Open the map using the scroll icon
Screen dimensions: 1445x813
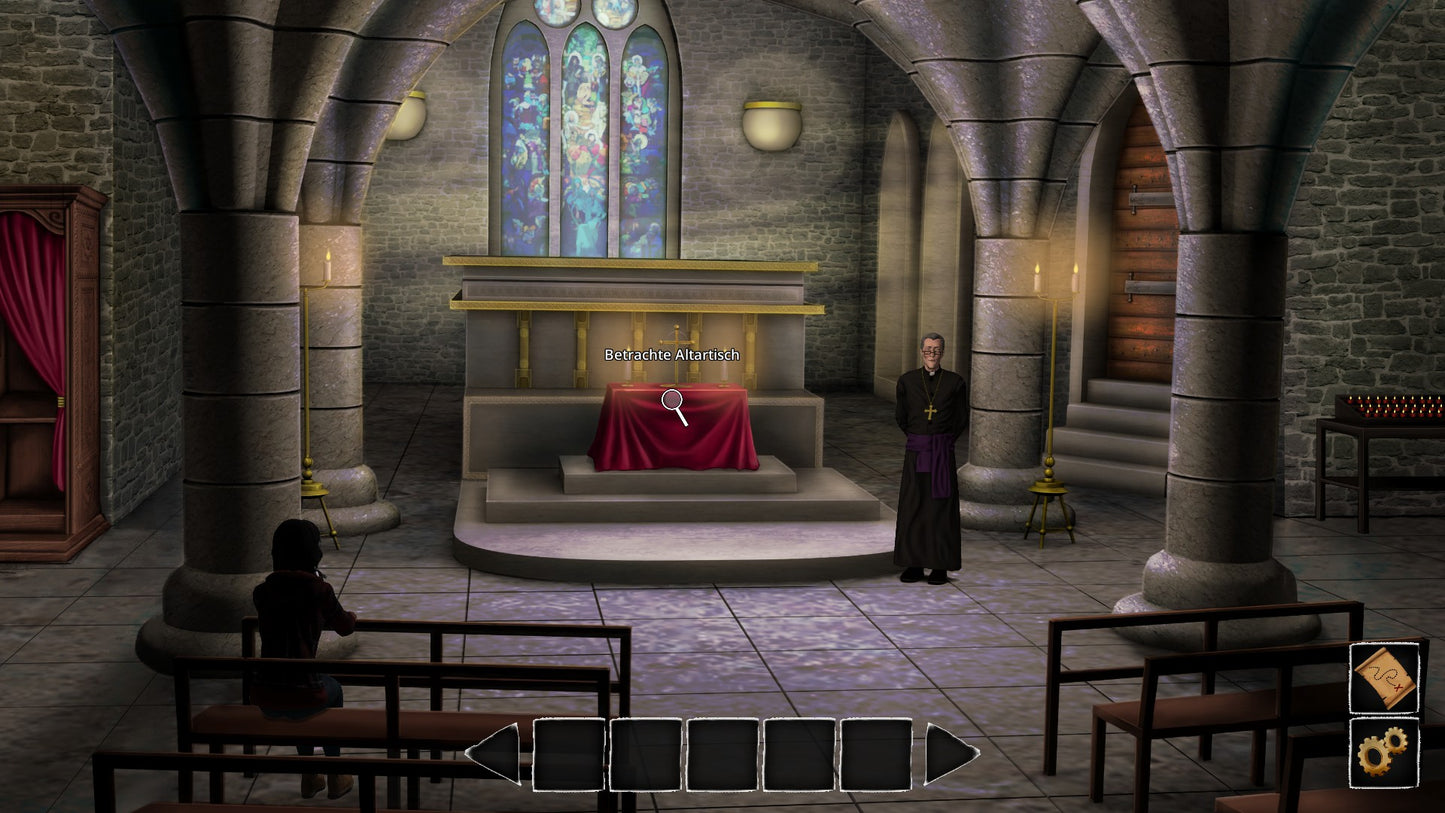(x=1384, y=678)
